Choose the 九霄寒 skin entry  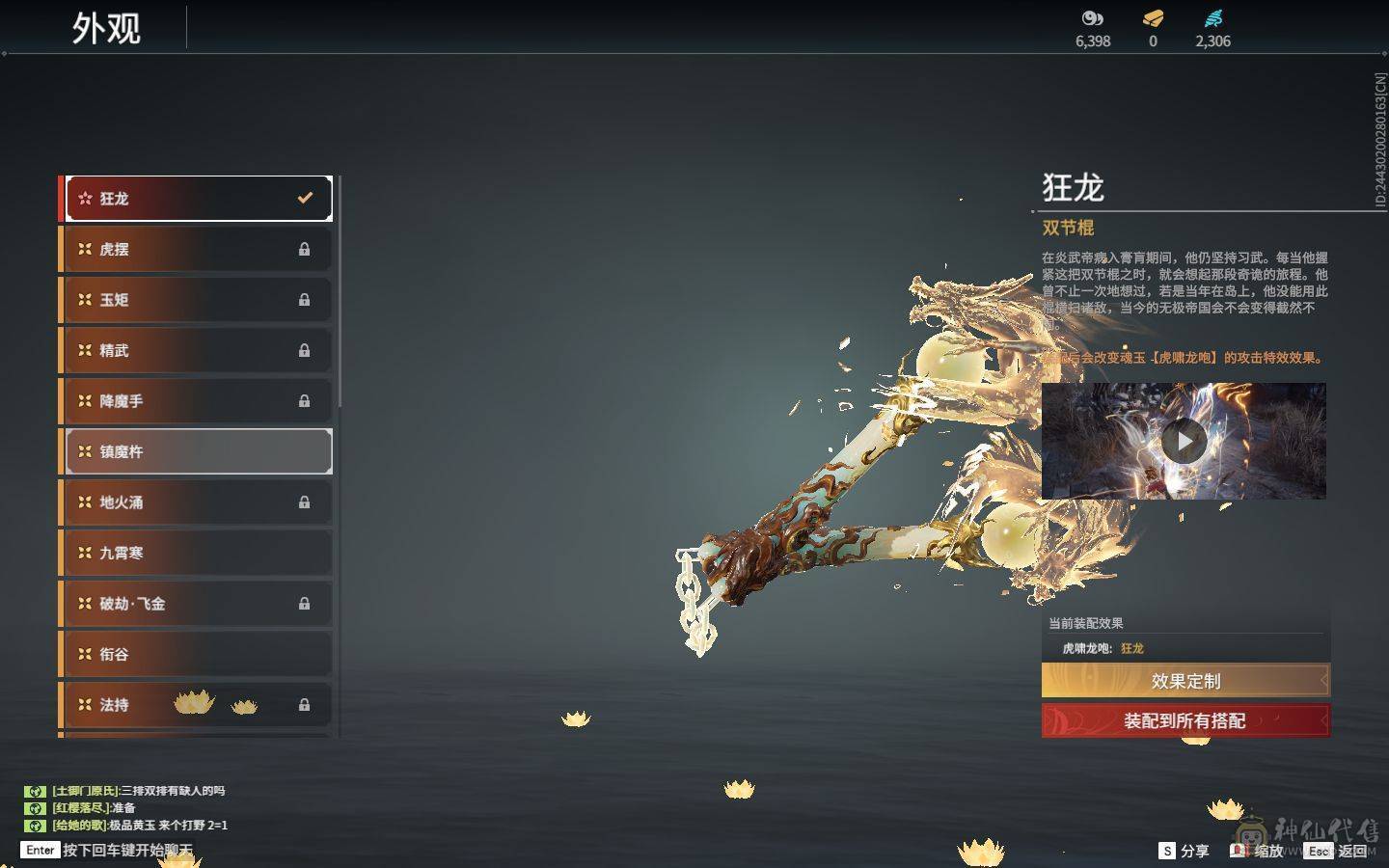tap(197, 553)
